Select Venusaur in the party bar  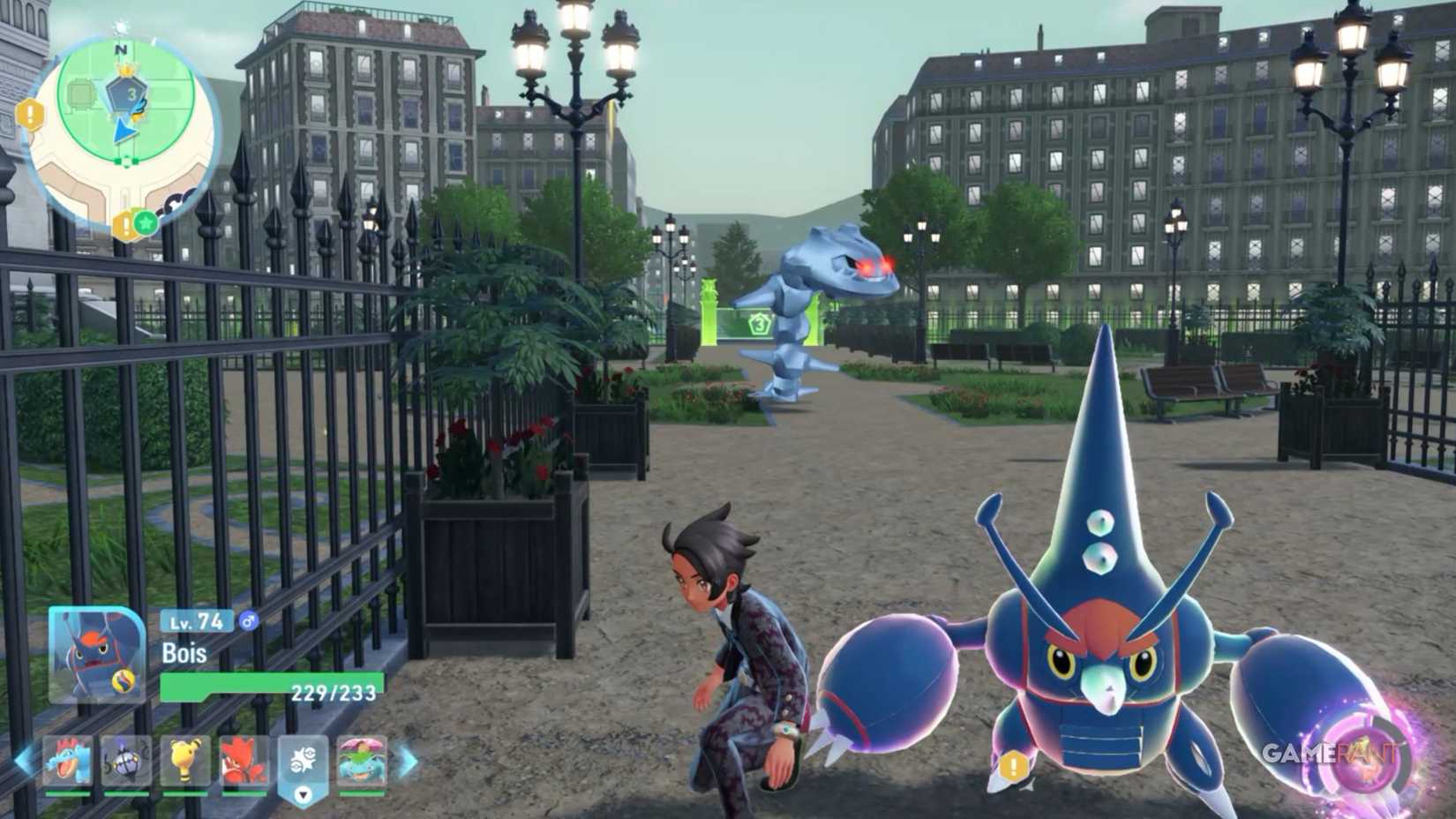click(360, 760)
